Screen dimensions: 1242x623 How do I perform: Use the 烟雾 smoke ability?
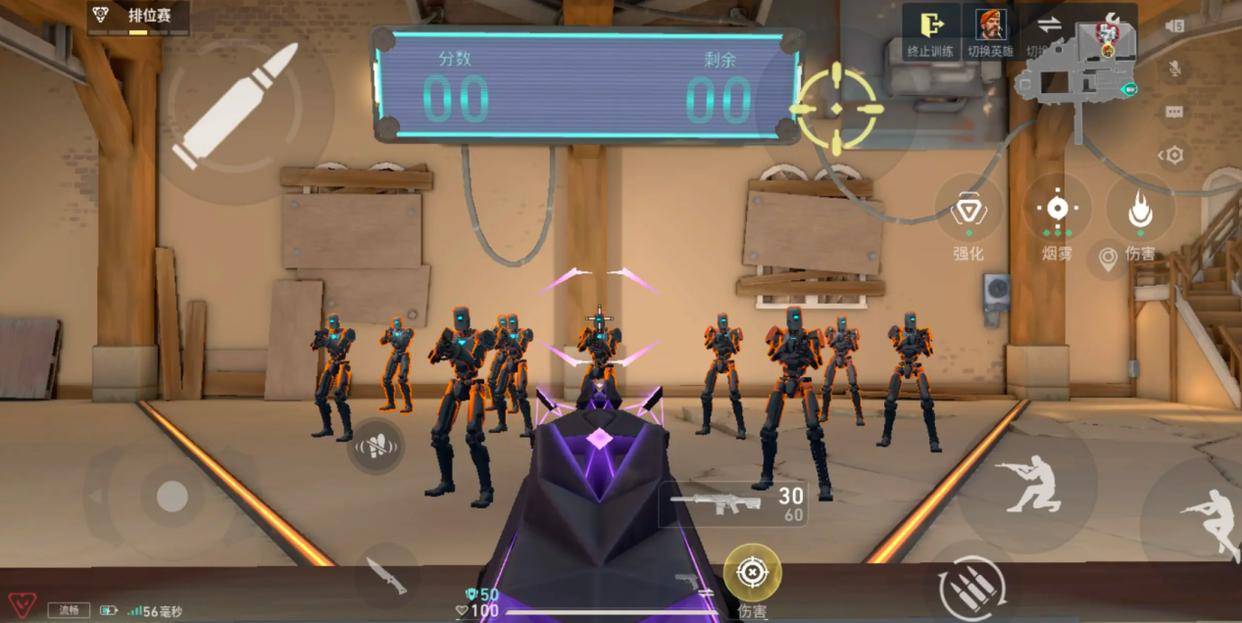click(x=1056, y=209)
